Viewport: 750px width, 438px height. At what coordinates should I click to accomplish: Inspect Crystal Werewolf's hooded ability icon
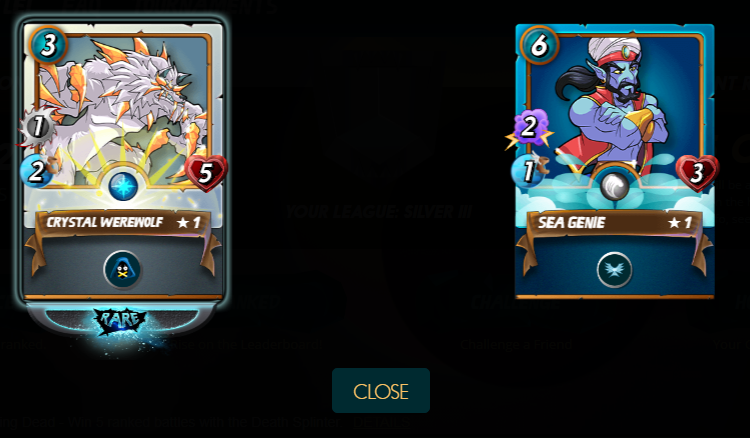(122, 269)
